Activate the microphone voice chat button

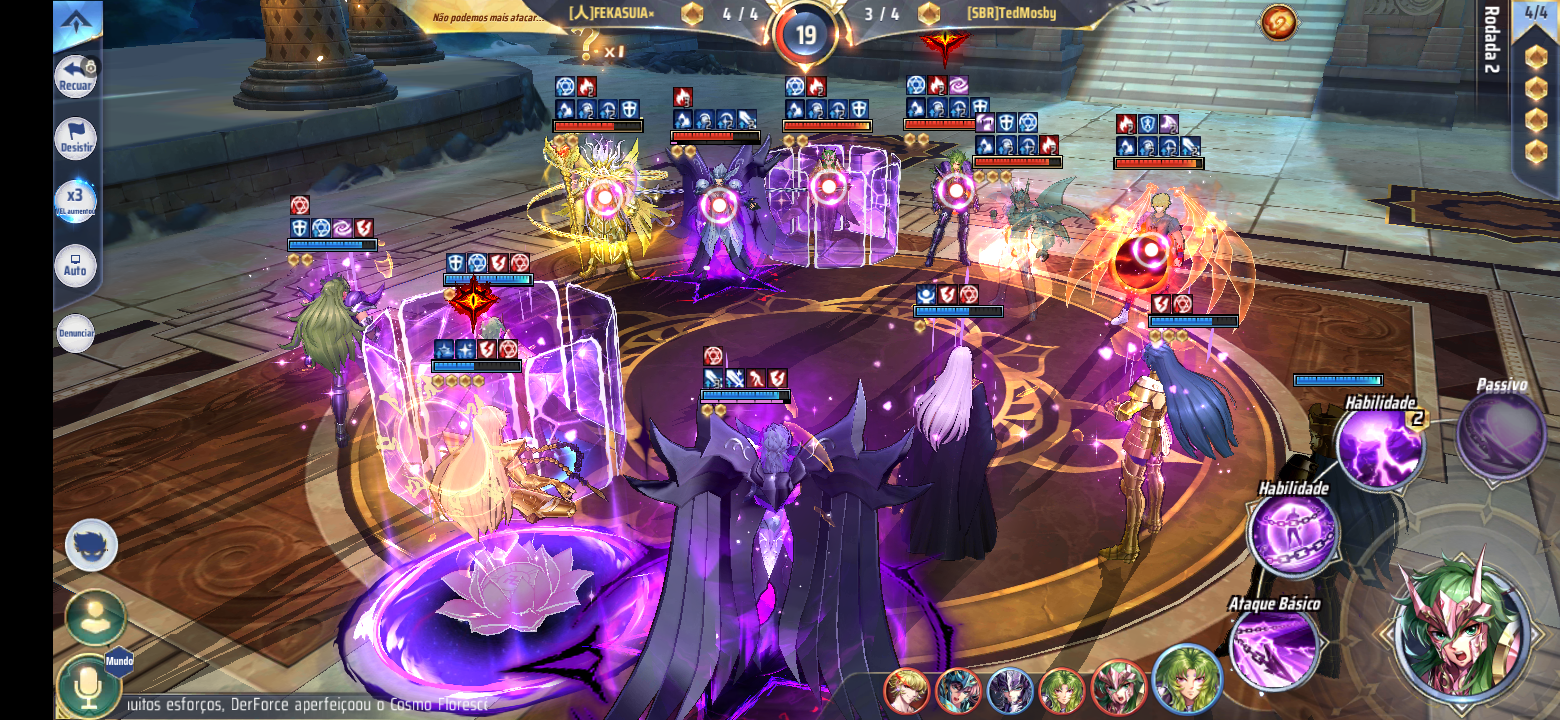click(x=88, y=686)
